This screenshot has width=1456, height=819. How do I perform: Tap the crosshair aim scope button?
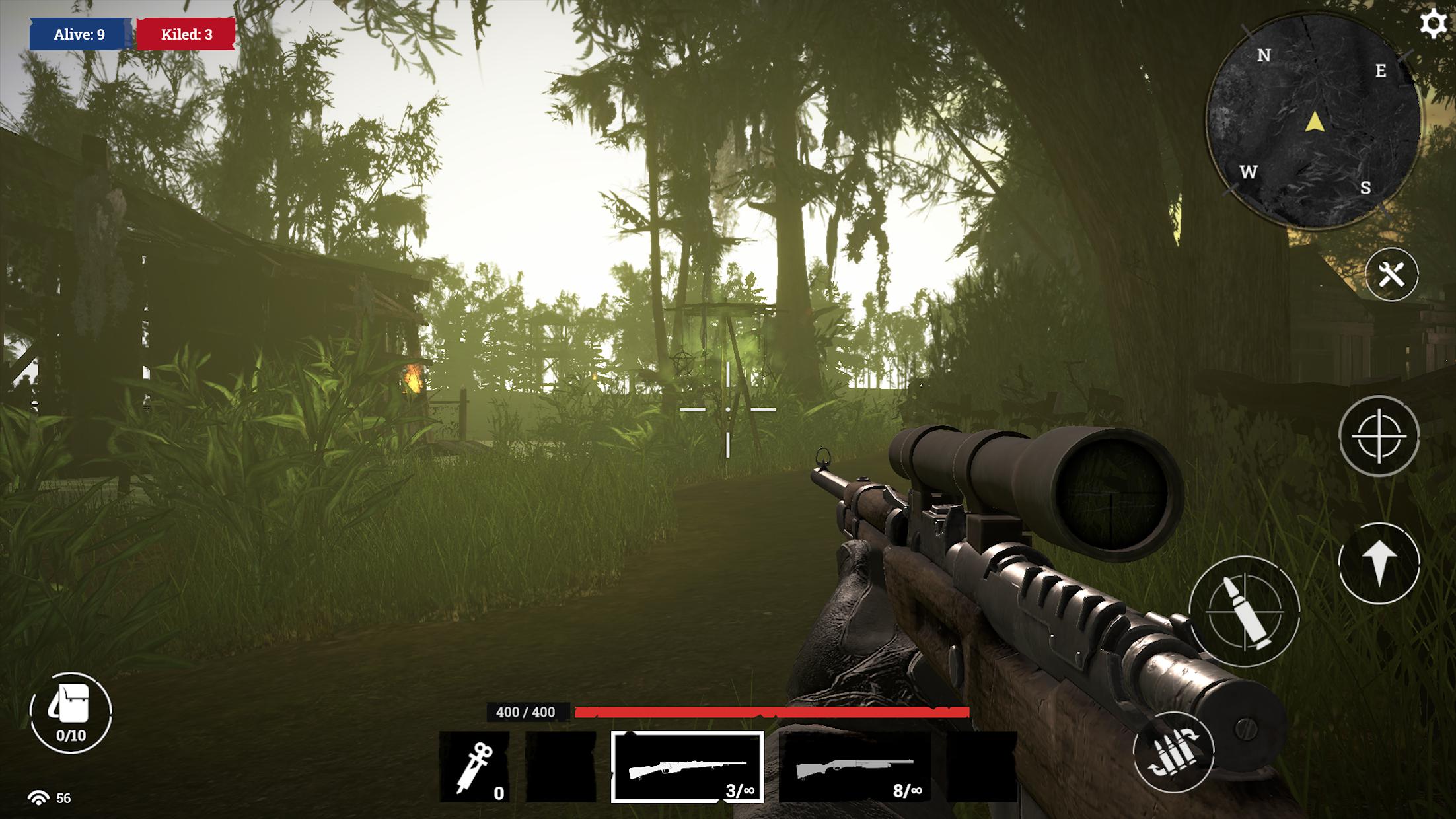coord(1379,436)
